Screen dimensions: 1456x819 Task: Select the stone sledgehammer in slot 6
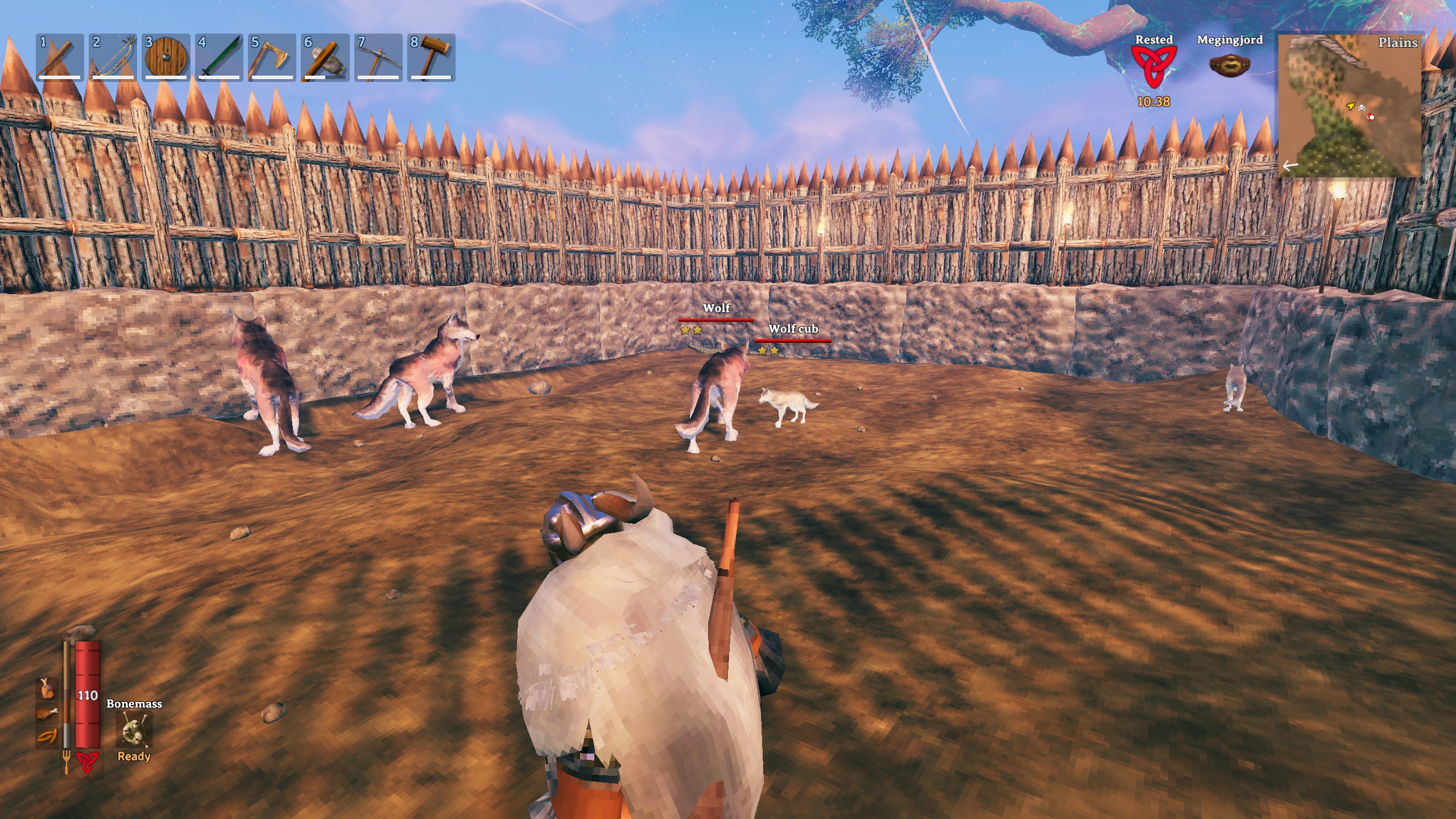point(325,57)
